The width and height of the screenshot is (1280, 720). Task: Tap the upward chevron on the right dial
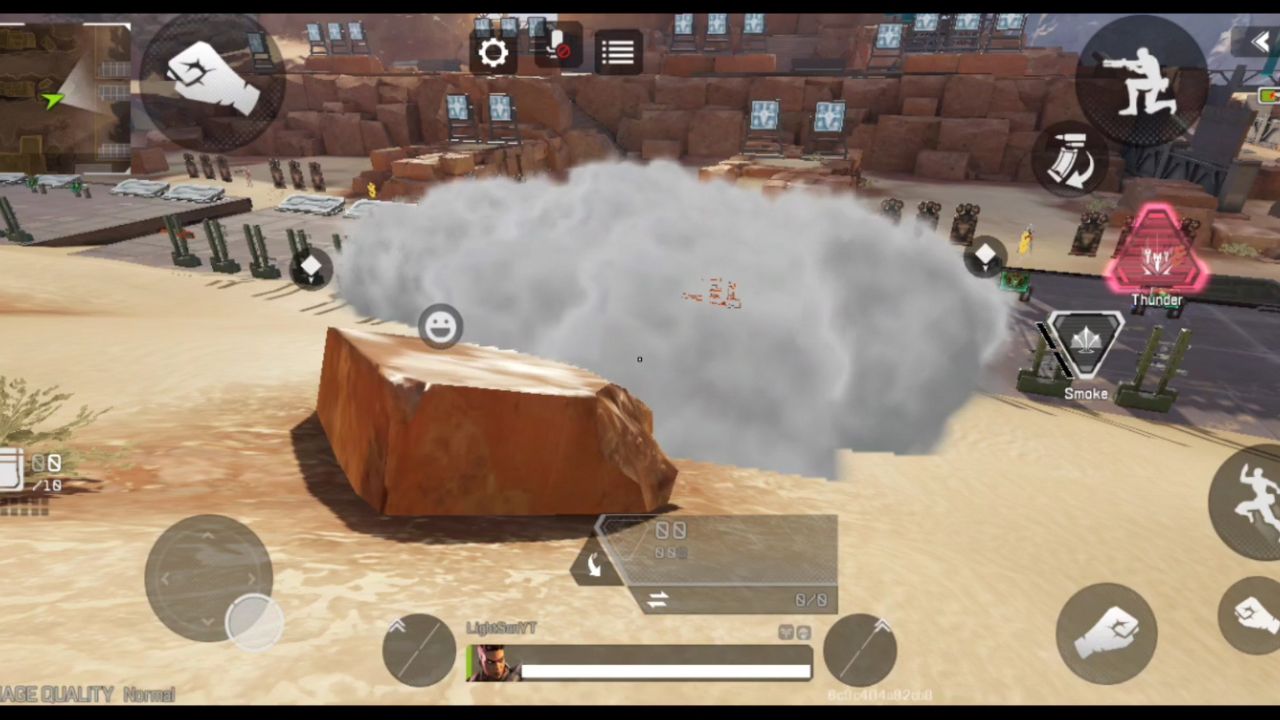point(882,626)
